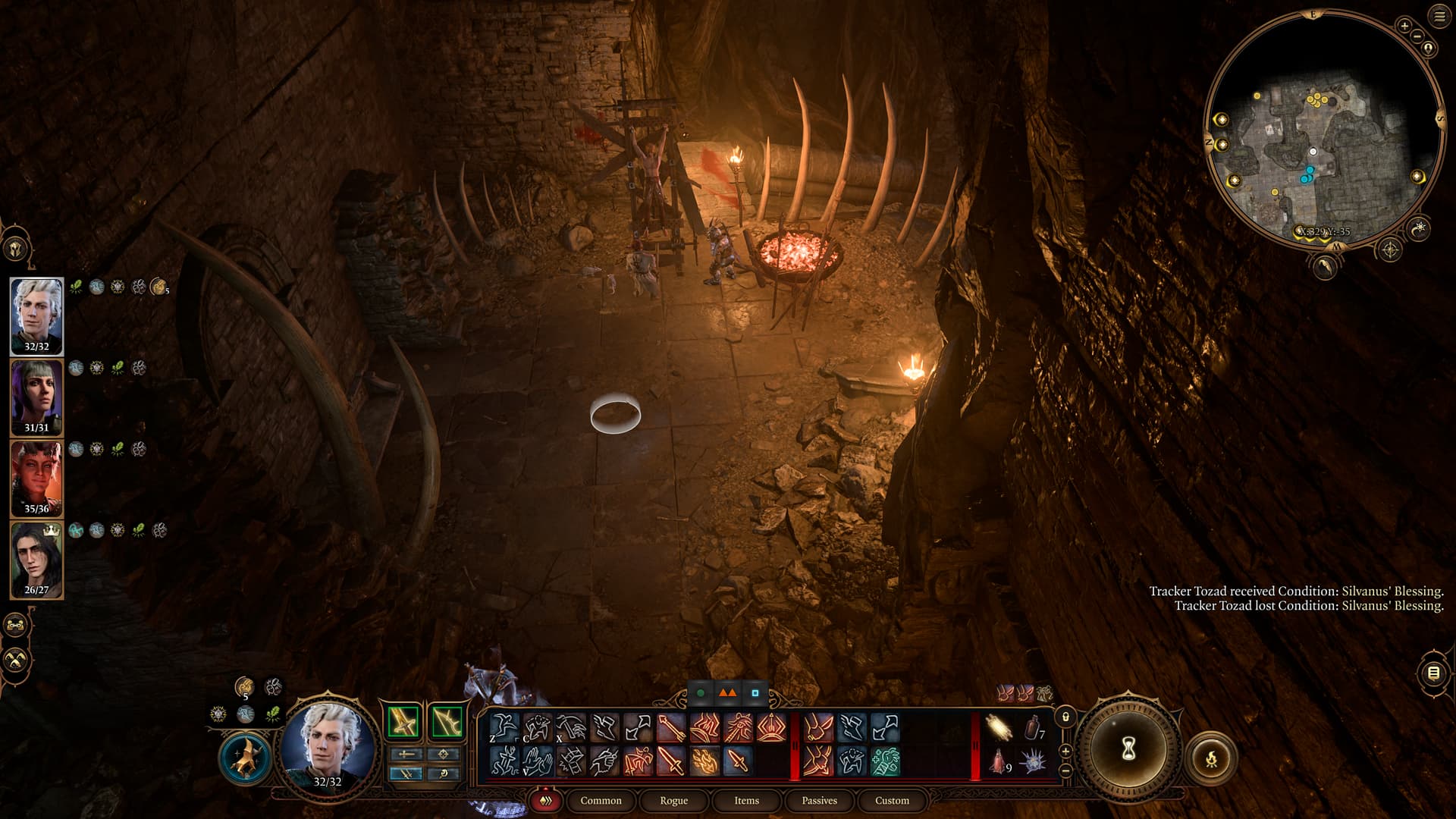Select the Items hotbar tab
This screenshot has height=819, width=1456.
[x=746, y=800]
